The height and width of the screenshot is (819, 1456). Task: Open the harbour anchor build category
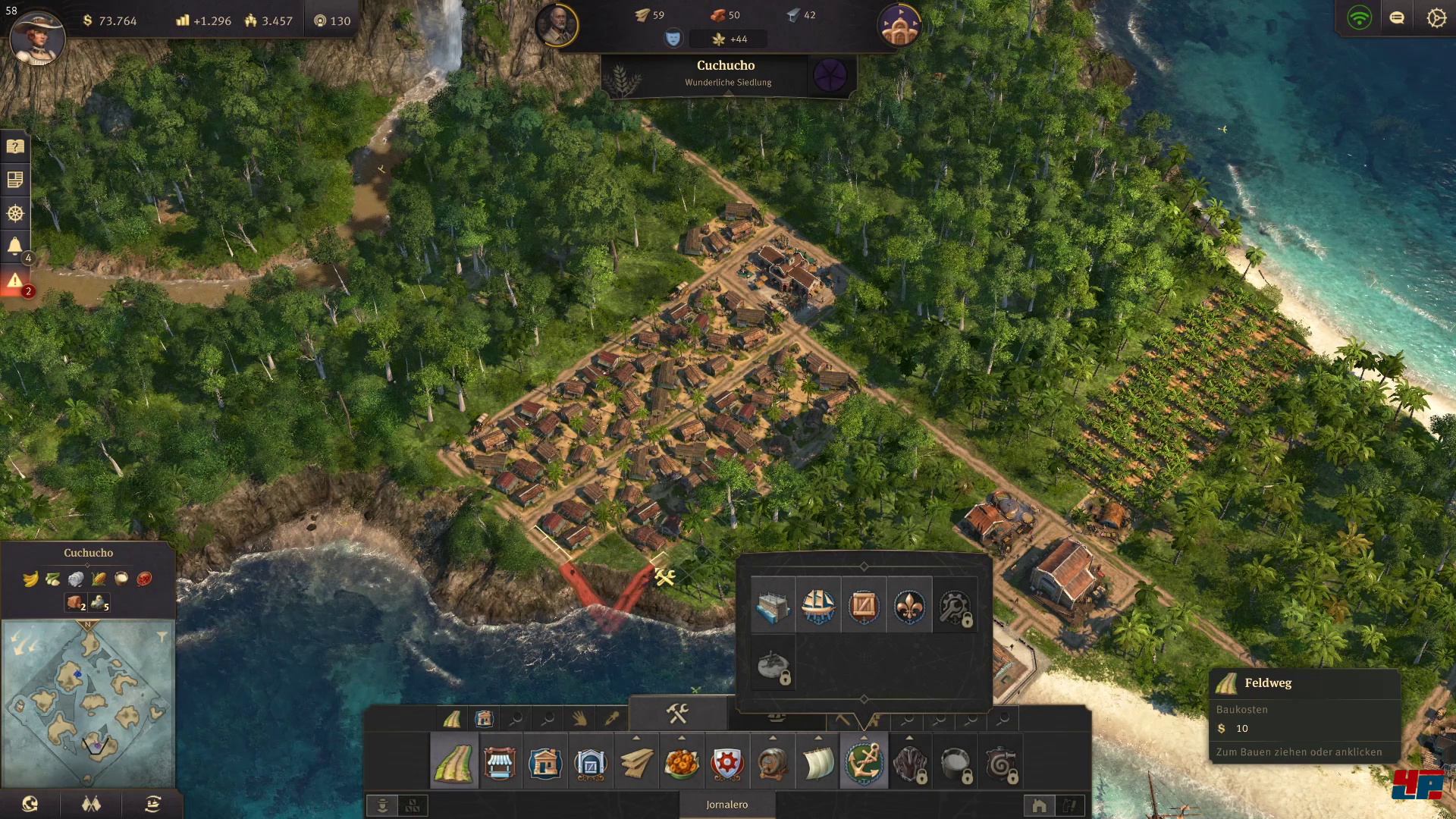coord(863,762)
